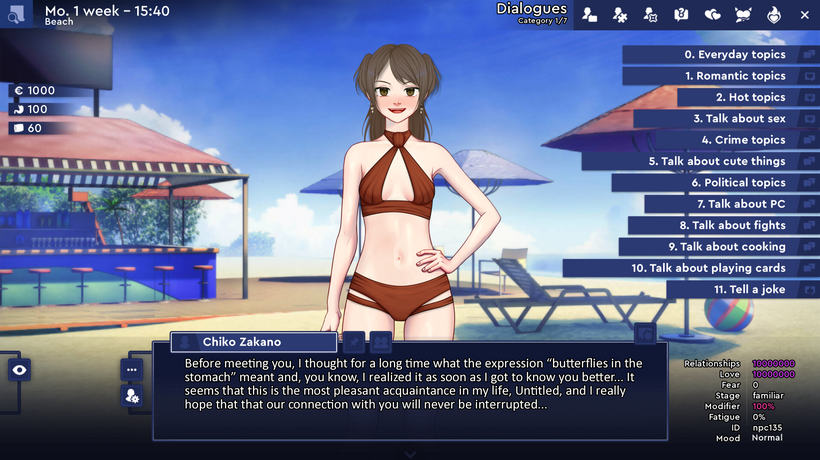Select Tell a joke option
This screenshot has width=820, height=460.
click(x=749, y=289)
